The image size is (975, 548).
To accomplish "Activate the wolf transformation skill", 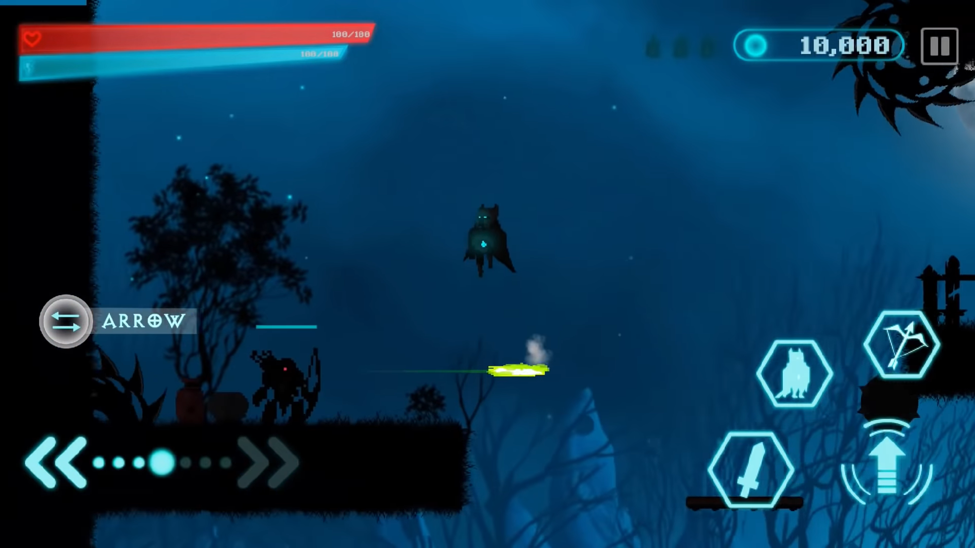I will click(x=795, y=374).
